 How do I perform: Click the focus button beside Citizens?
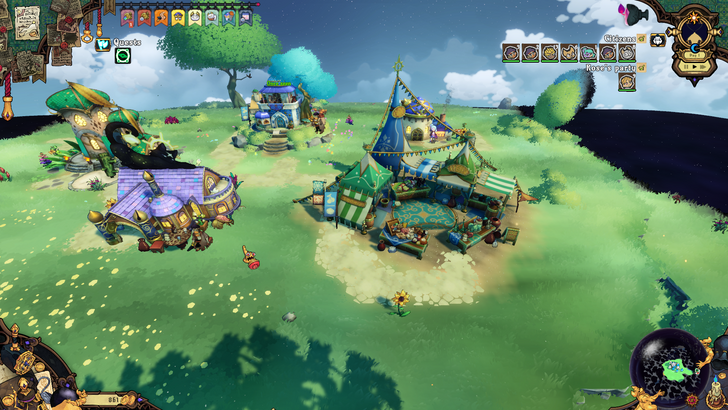pyautogui.click(x=657, y=40)
